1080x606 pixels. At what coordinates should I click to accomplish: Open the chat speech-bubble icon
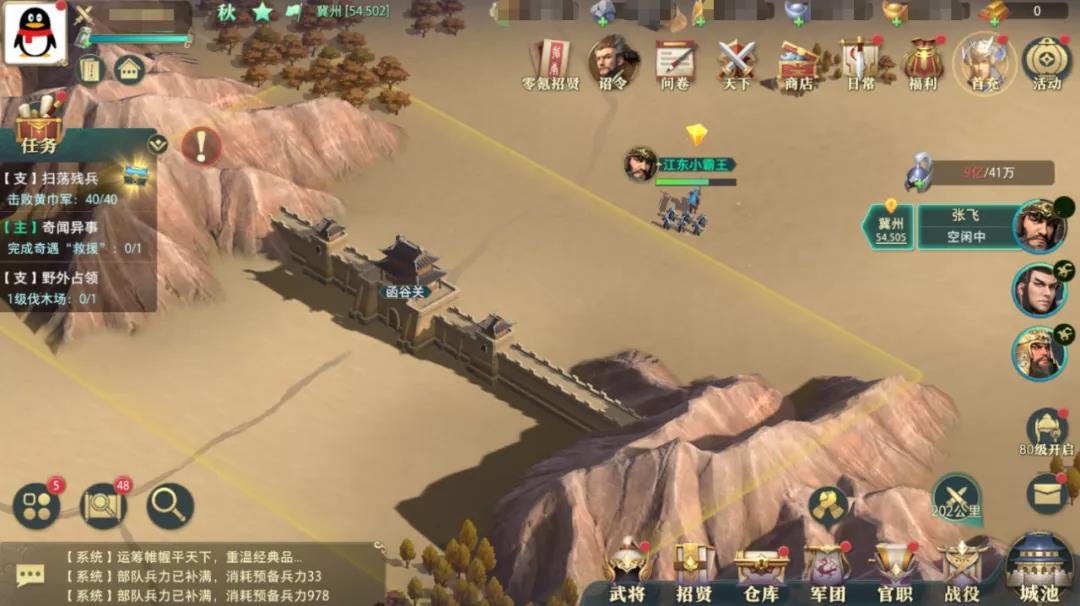[x=30, y=575]
